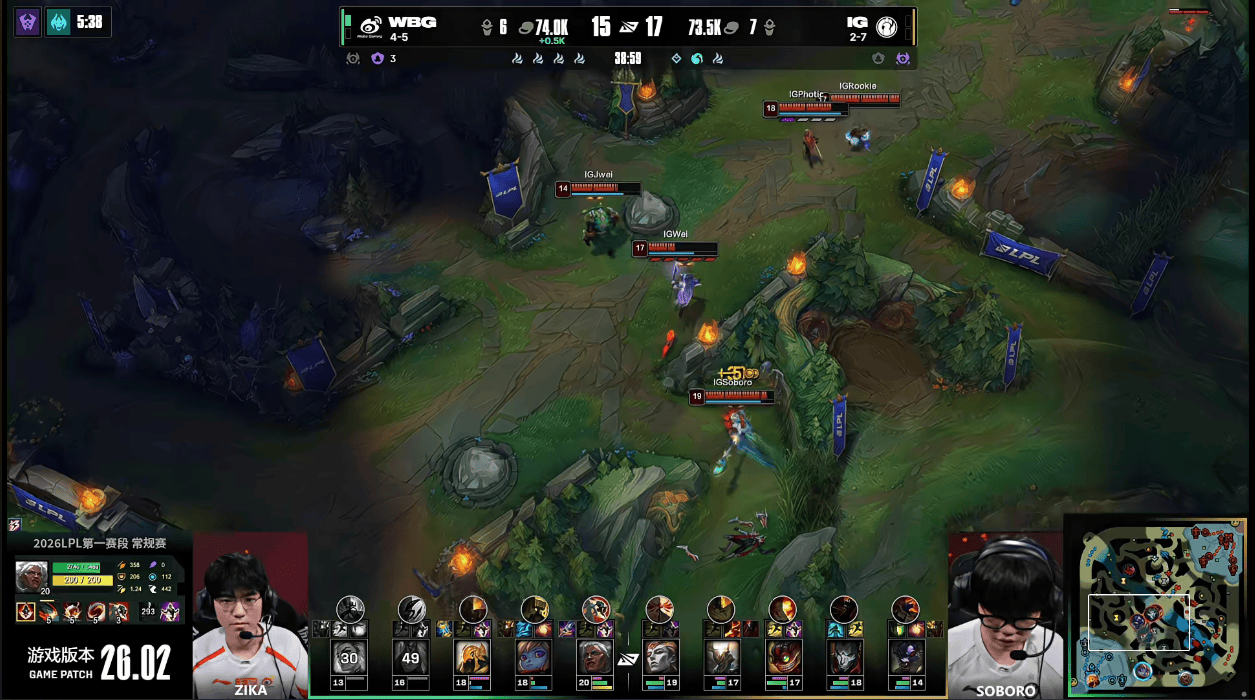Viewport: 1255px width, 700px height.
Task: Select the purple summoner spell icon
Action: (170, 611)
